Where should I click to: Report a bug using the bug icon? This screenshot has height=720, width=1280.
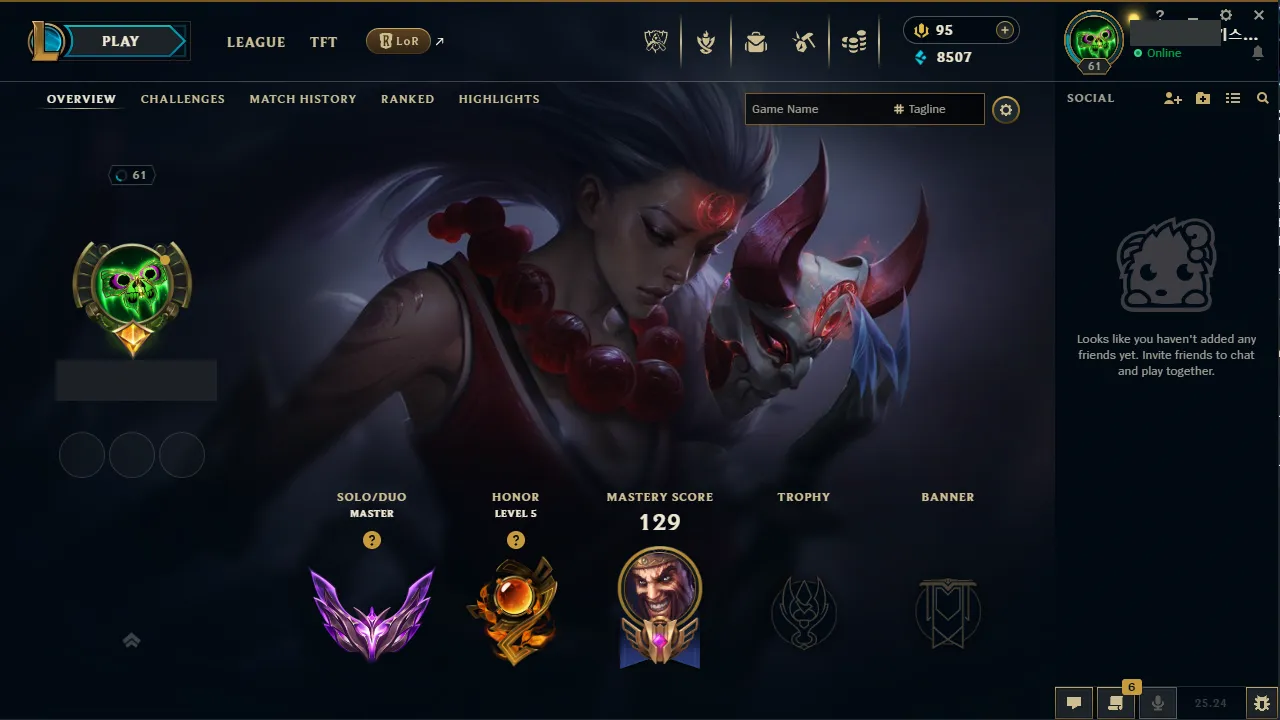1261,702
